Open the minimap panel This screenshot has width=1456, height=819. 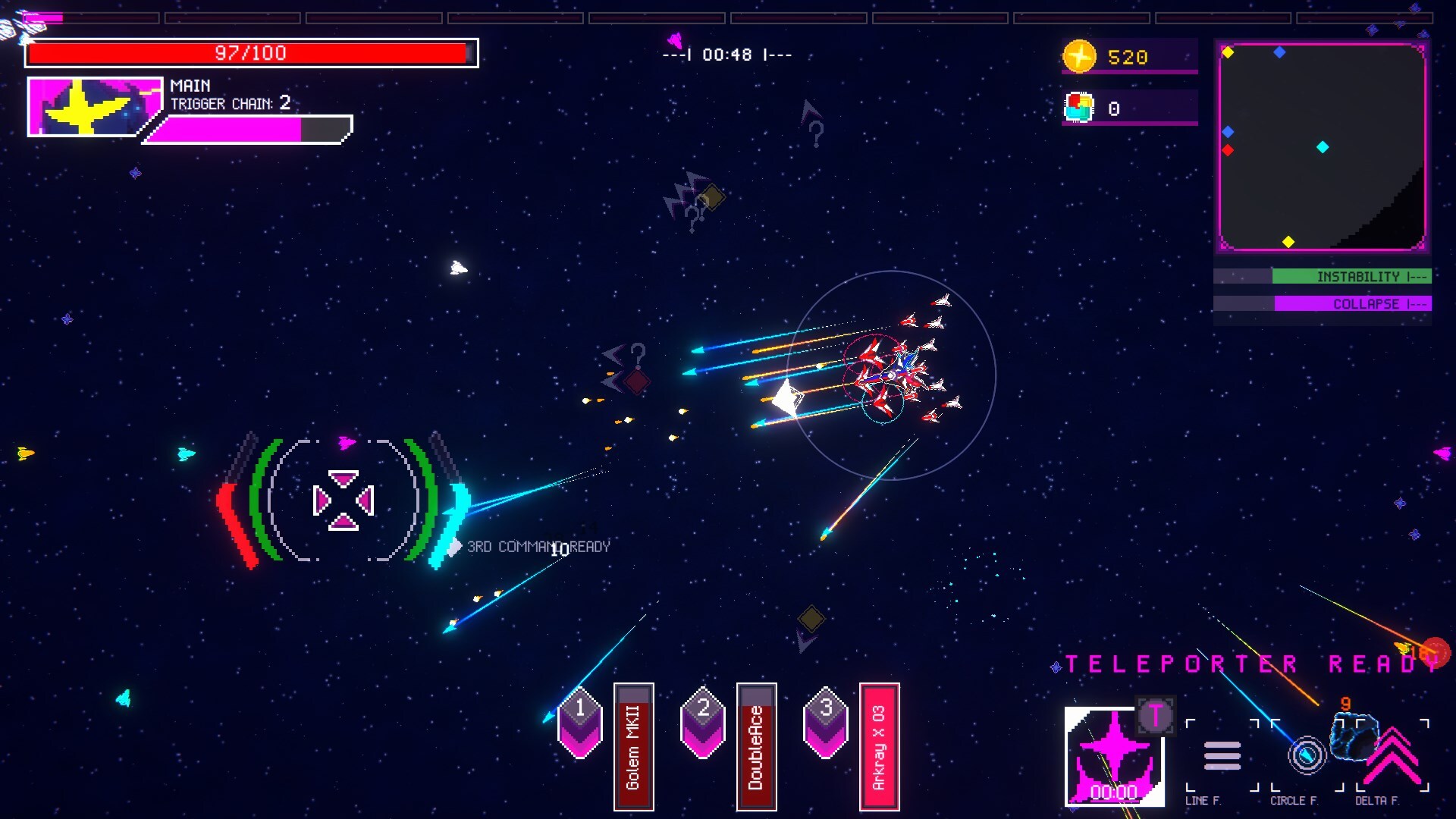pyautogui.click(x=1322, y=147)
